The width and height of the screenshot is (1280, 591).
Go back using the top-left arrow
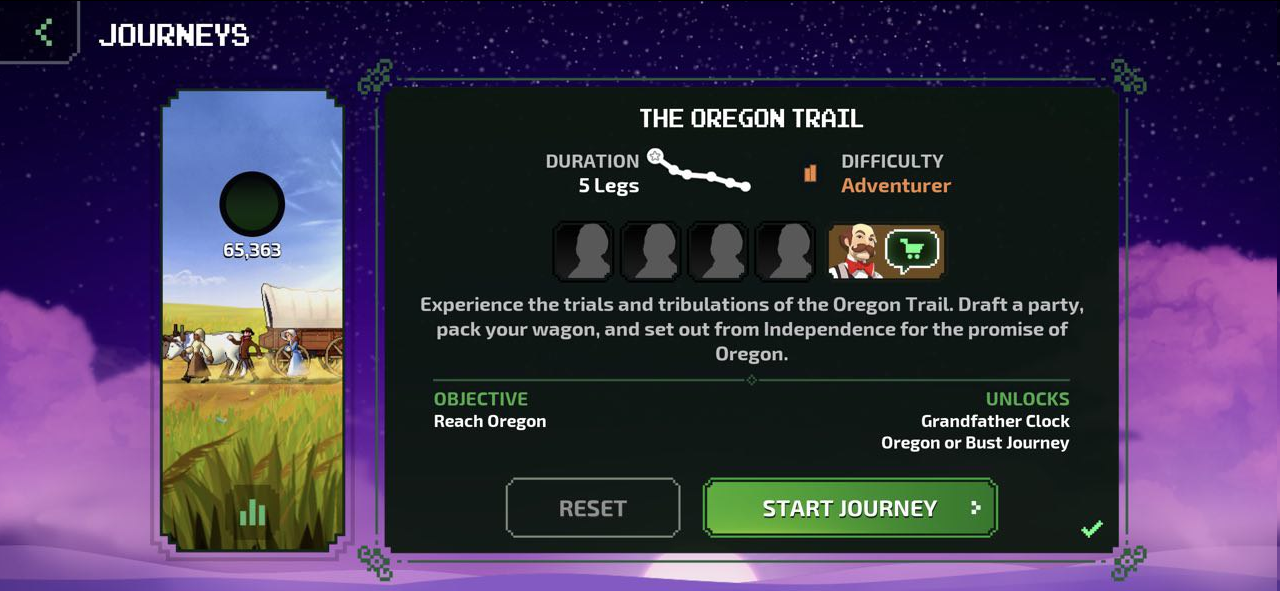pos(43,32)
